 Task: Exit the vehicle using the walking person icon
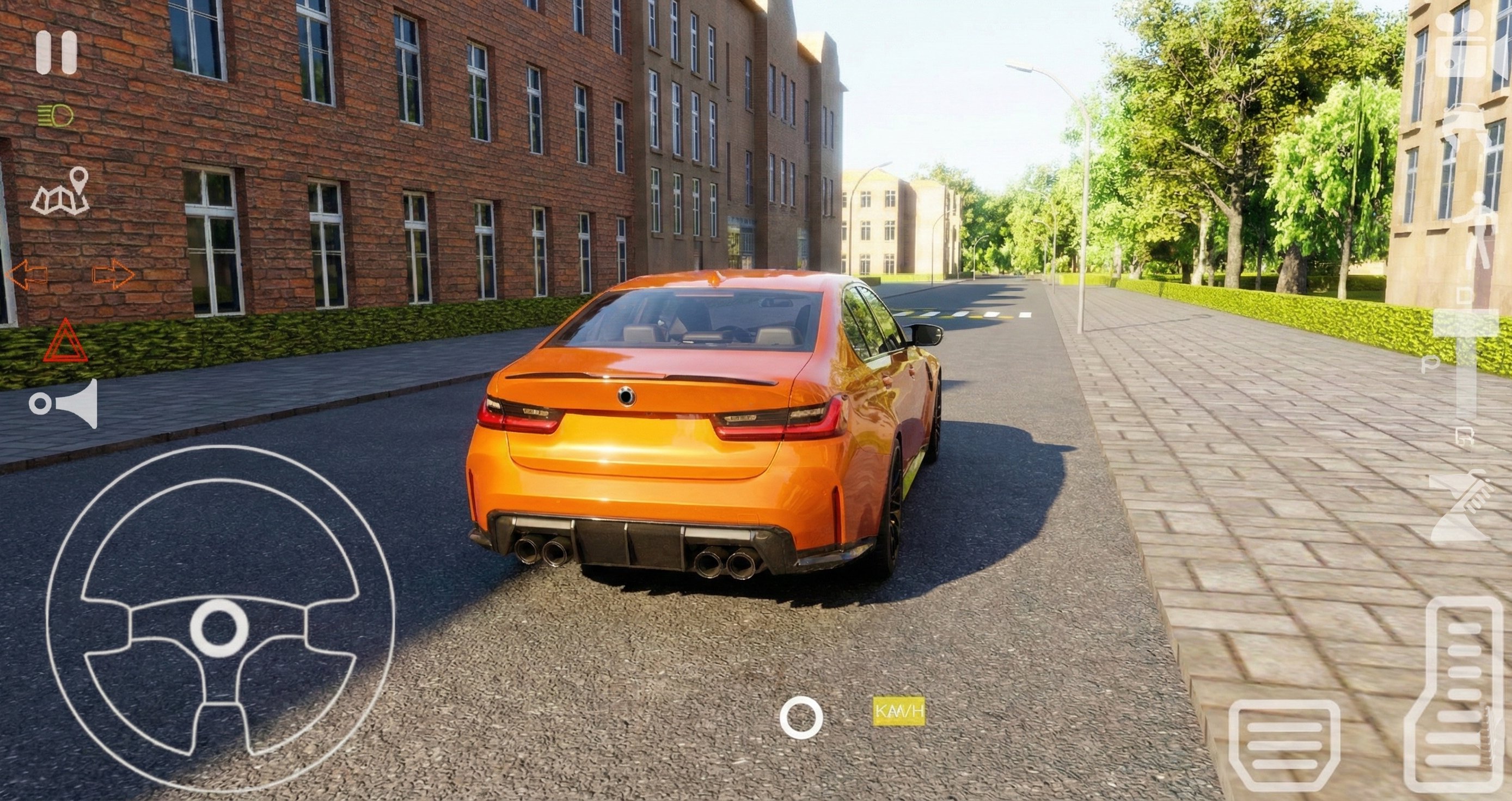coord(1477,232)
